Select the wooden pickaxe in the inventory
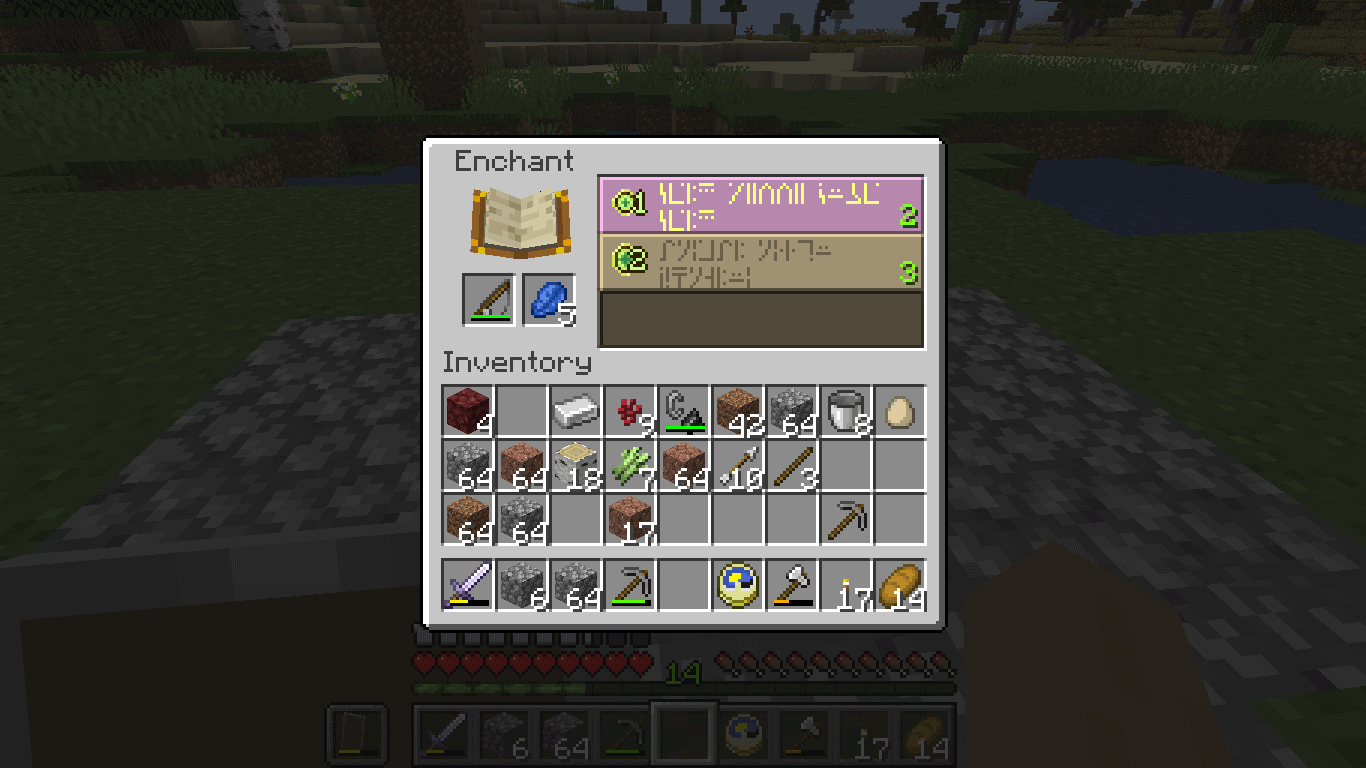1366x768 pixels. pos(846,519)
